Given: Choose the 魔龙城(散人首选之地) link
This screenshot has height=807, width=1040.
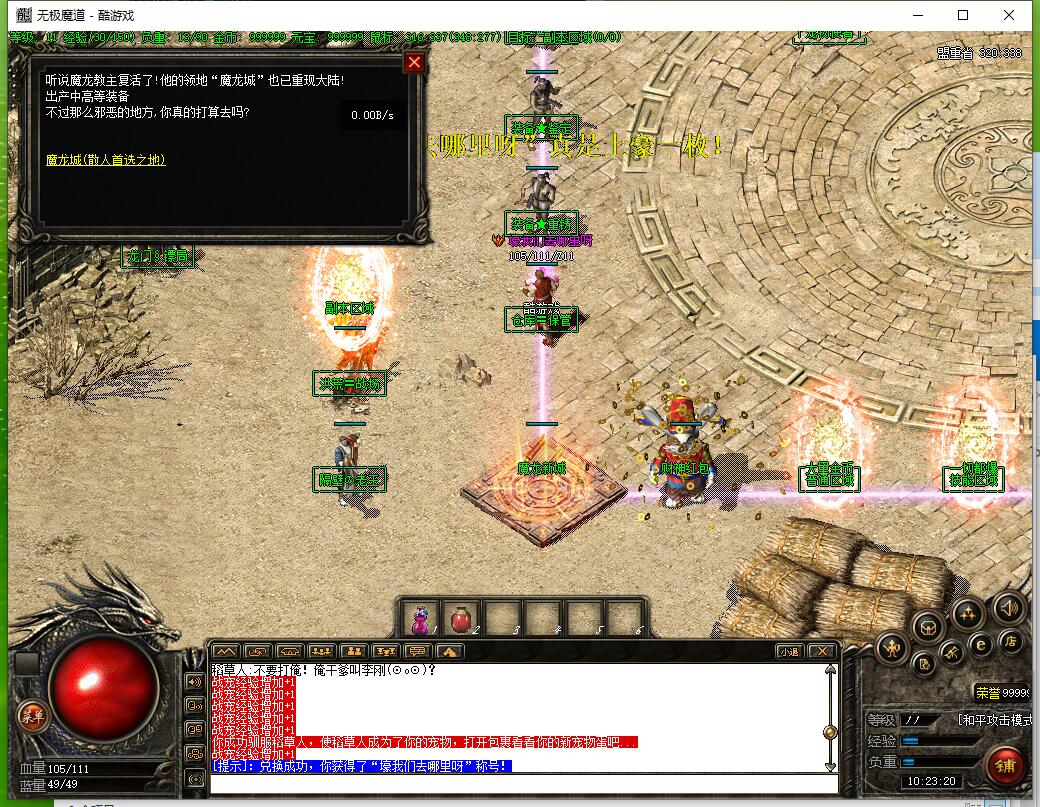Looking at the screenshot, I should pyautogui.click(x=105, y=160).
